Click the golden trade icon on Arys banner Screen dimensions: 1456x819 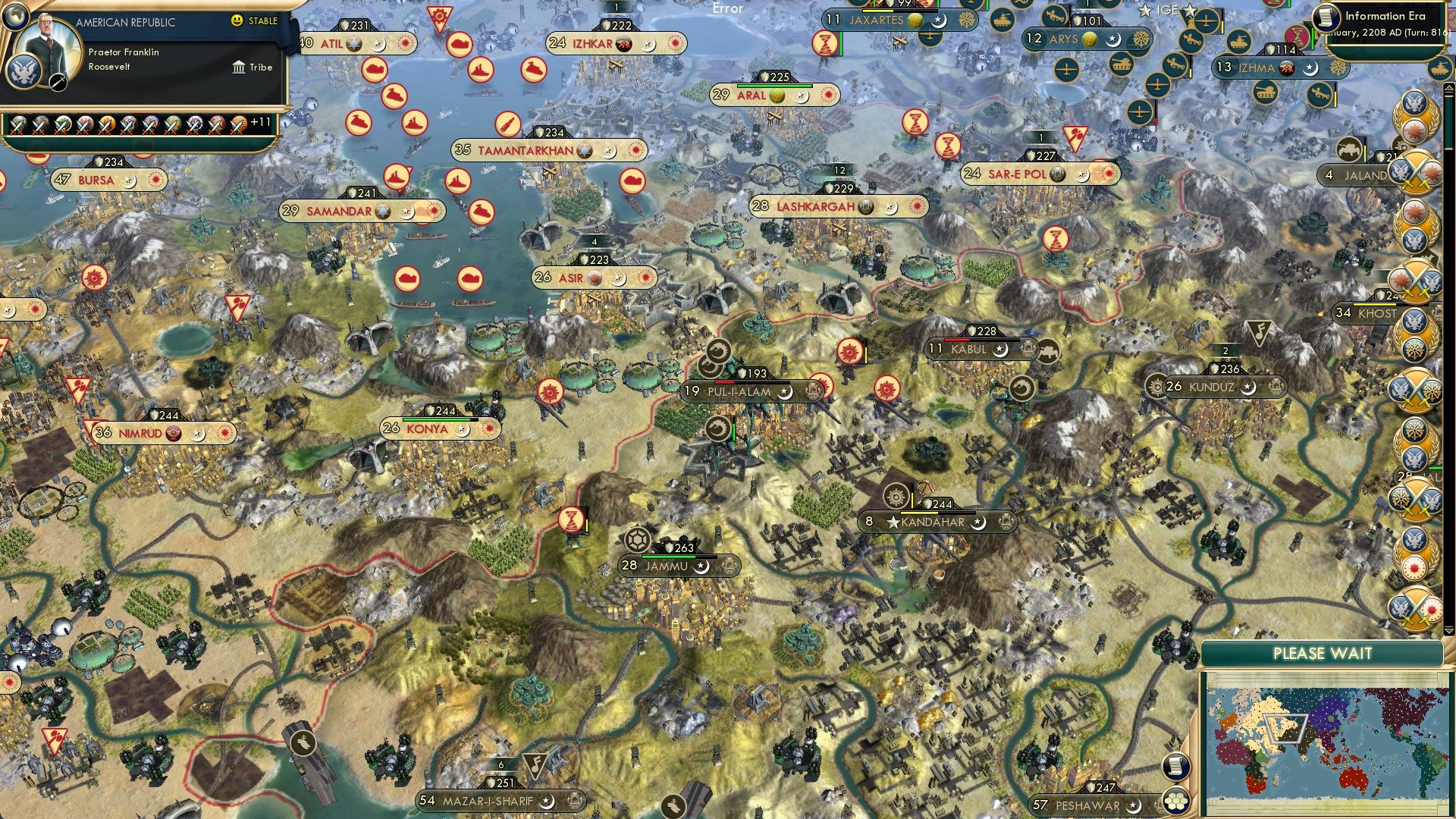pos(1089,39)
